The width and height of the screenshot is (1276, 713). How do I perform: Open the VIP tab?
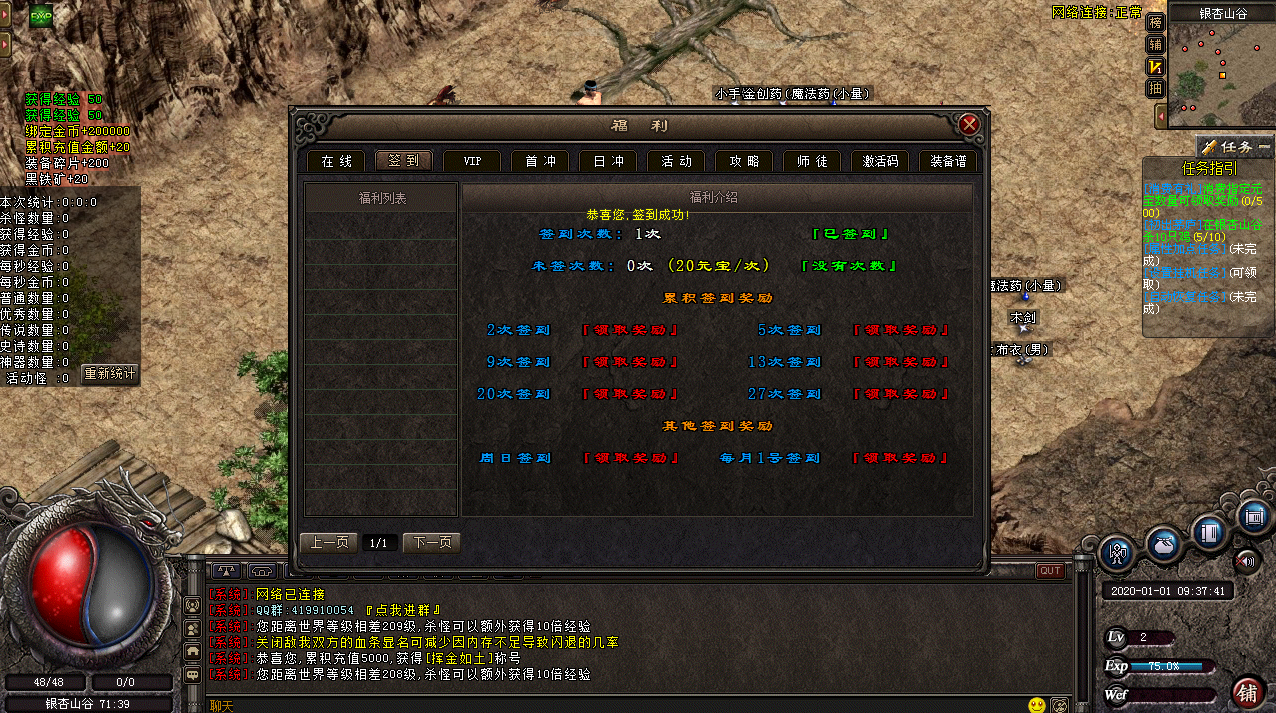472,161
